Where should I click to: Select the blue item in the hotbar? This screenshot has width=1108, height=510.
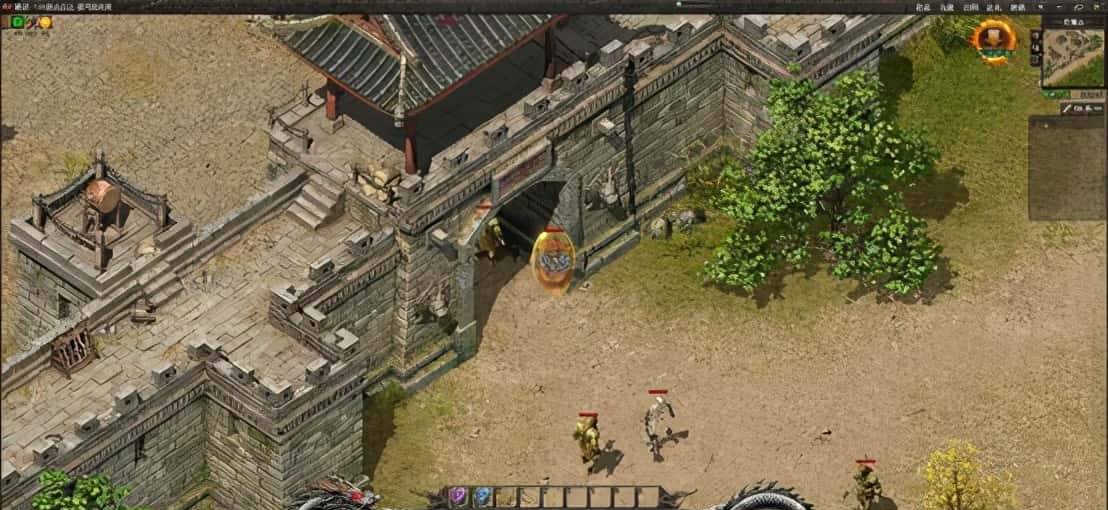tap(482, 495)
